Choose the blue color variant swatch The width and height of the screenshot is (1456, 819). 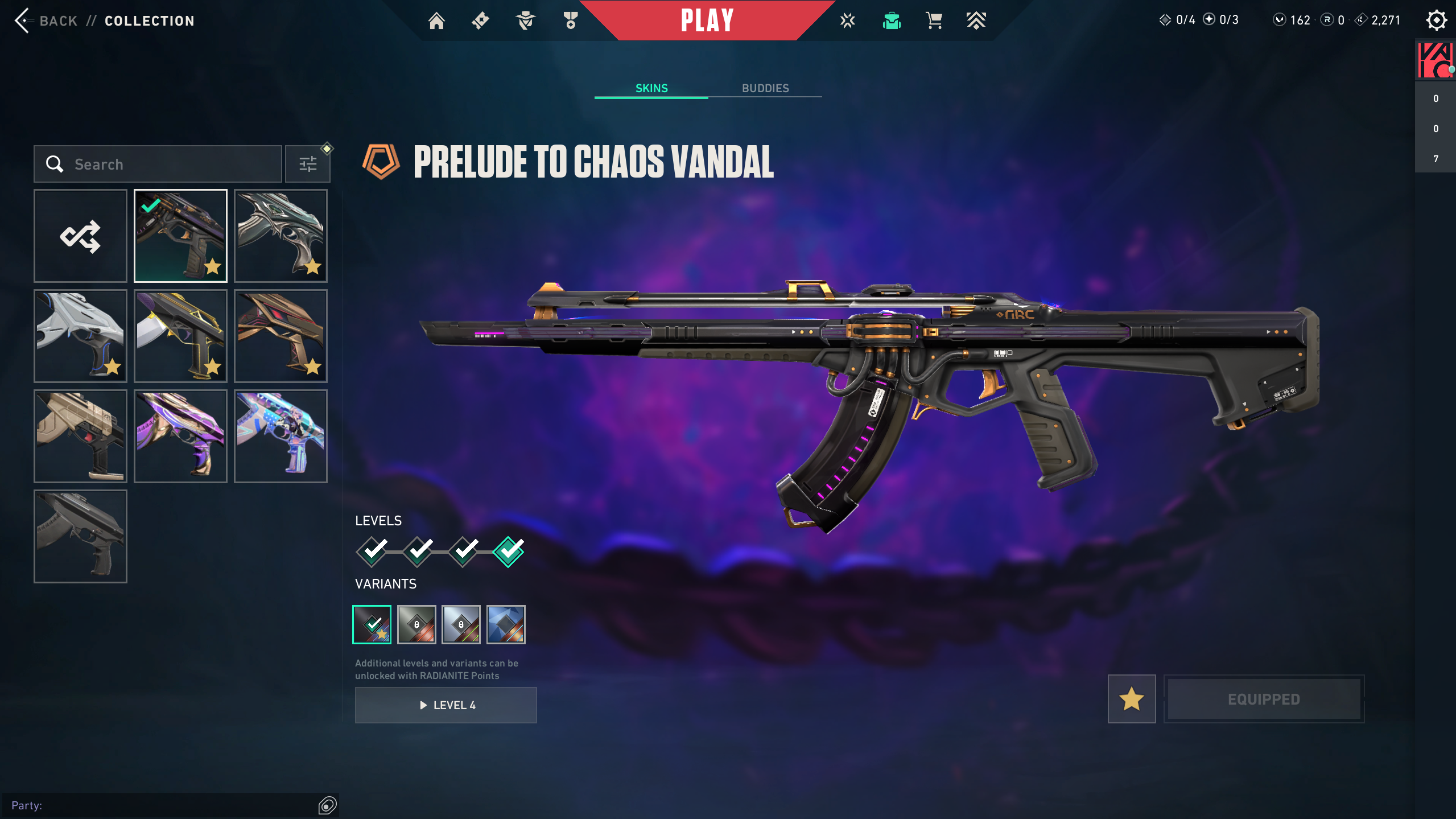(506, 625)
